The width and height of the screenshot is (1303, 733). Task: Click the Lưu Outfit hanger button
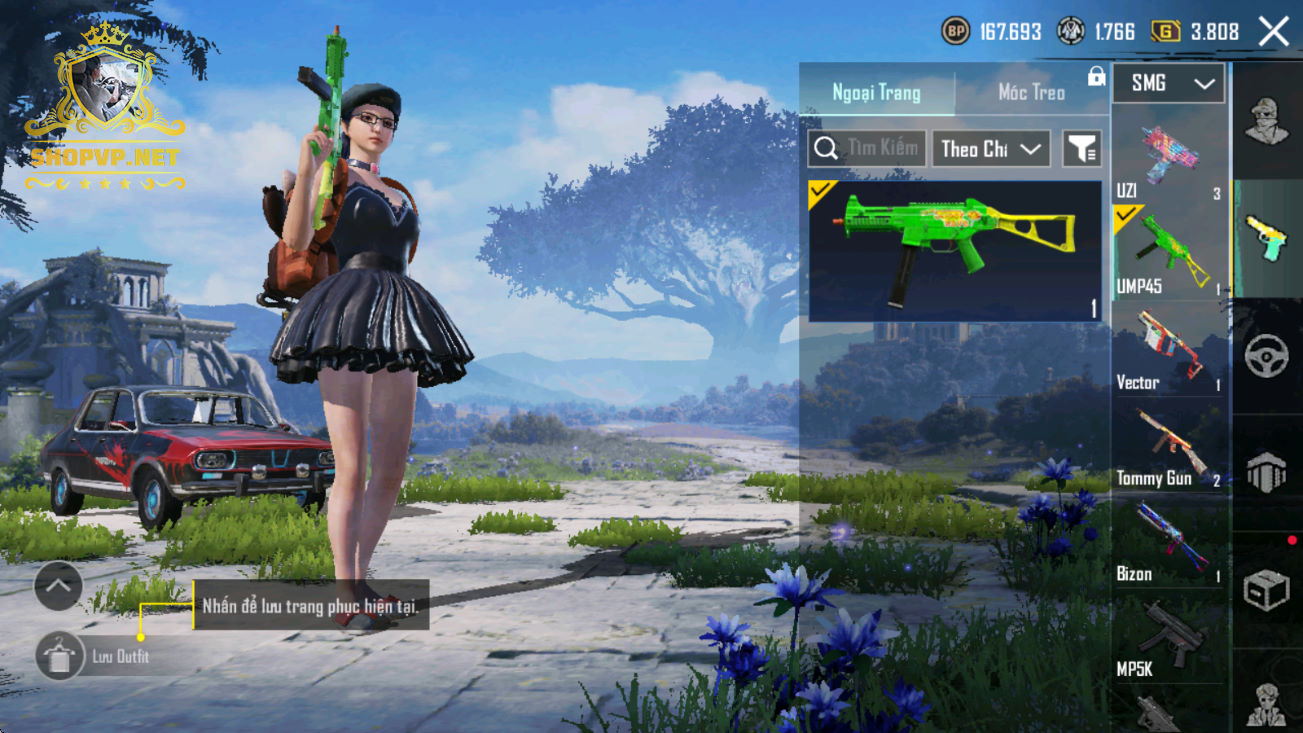(x=58, y=657)
